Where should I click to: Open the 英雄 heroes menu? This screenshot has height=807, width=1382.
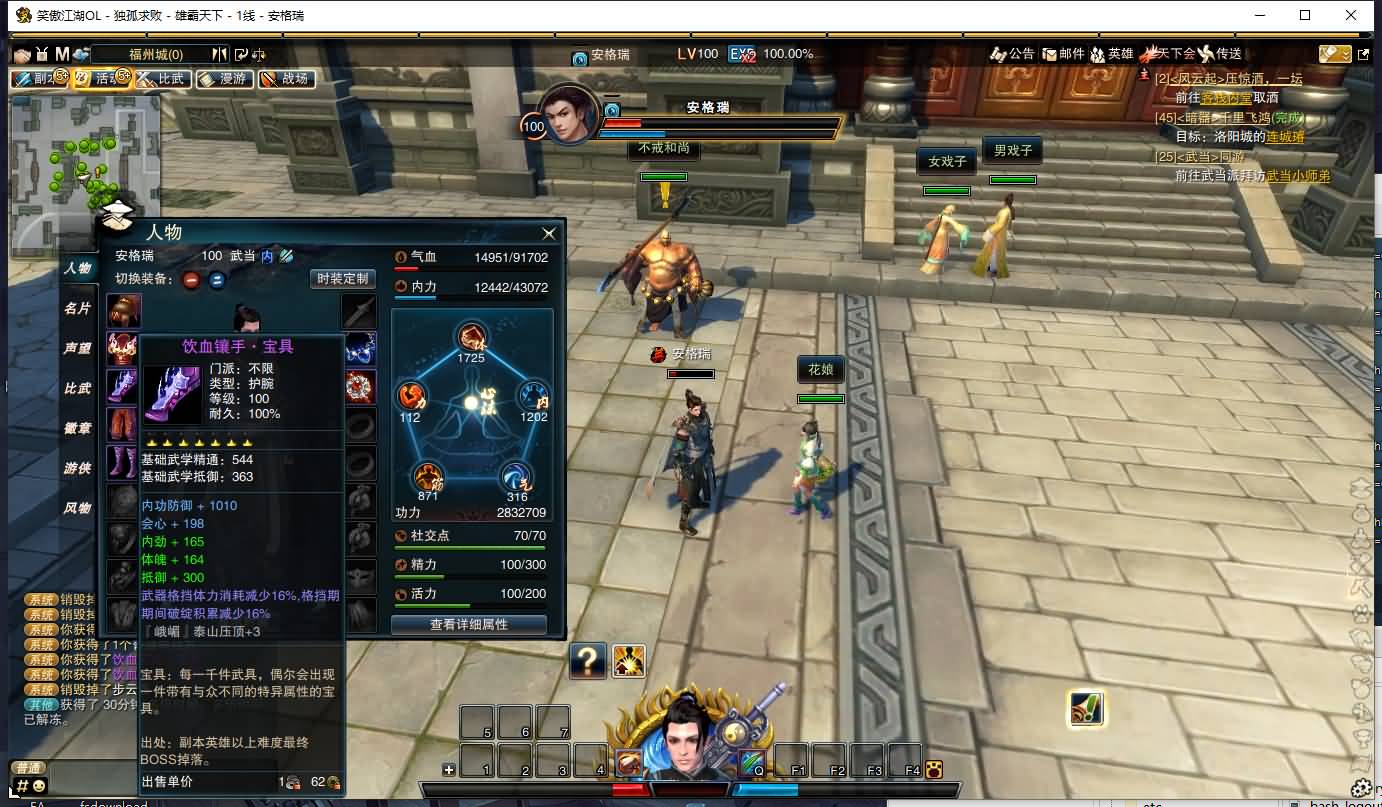click(x=1112, y=54)
